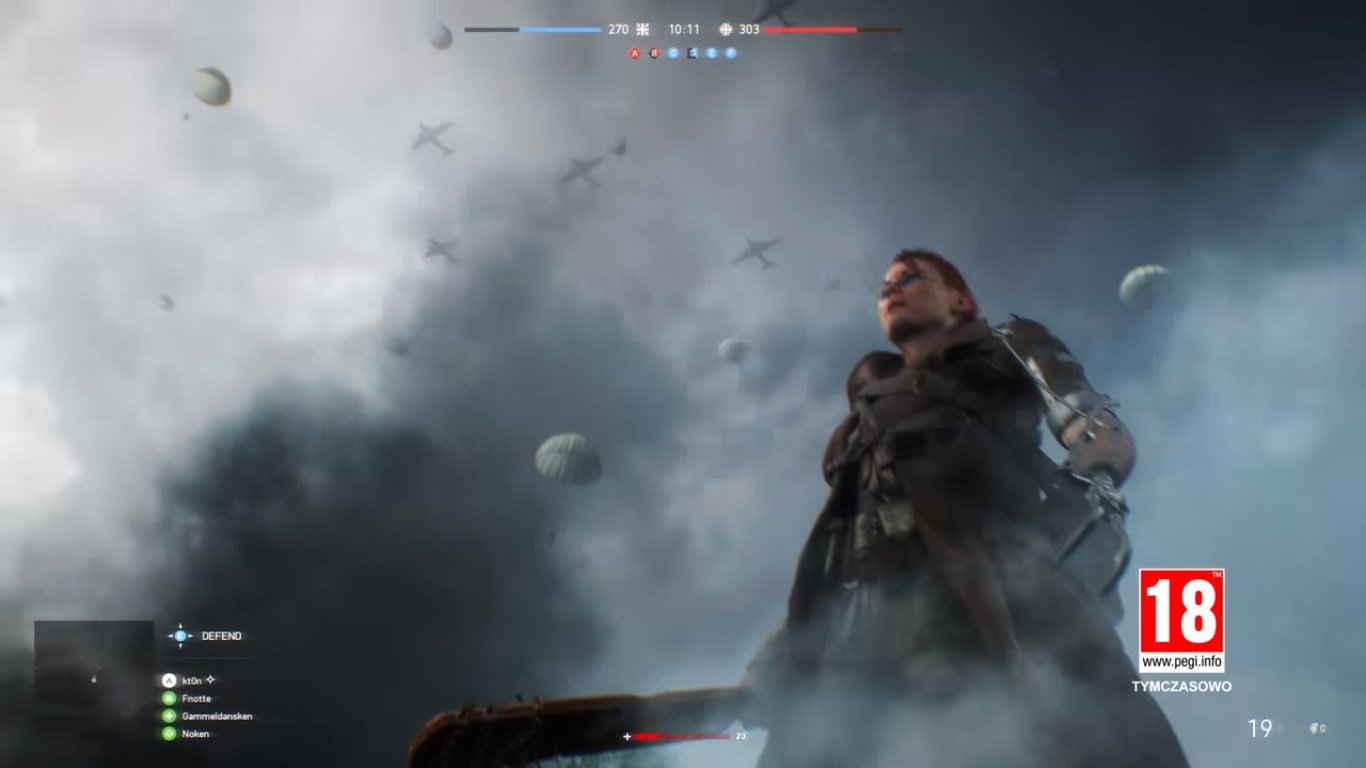This screenshot has height=768, width=1366.
Task: Click the red capture point A icon
Action: click(634, 53)
